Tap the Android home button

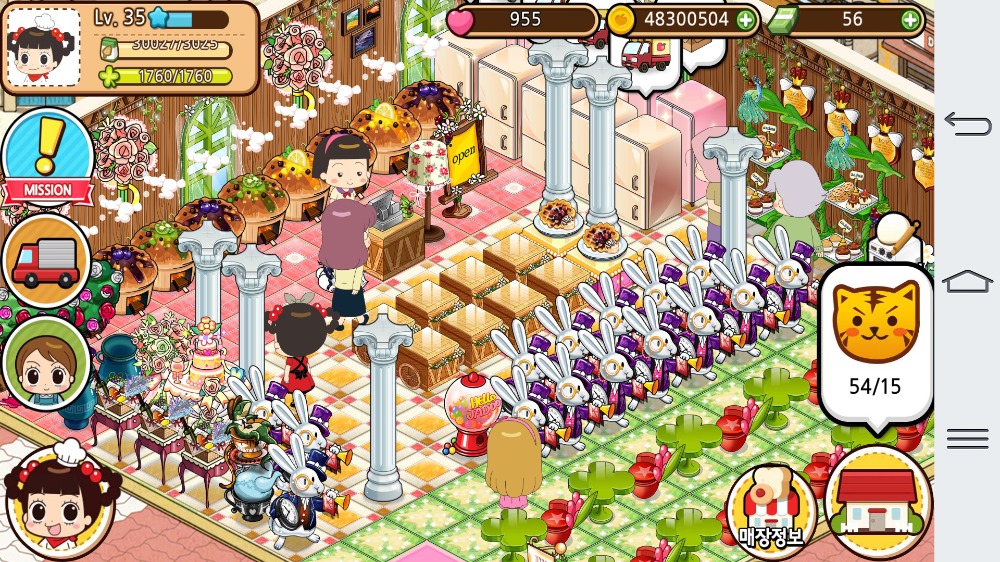coord(967,281)
